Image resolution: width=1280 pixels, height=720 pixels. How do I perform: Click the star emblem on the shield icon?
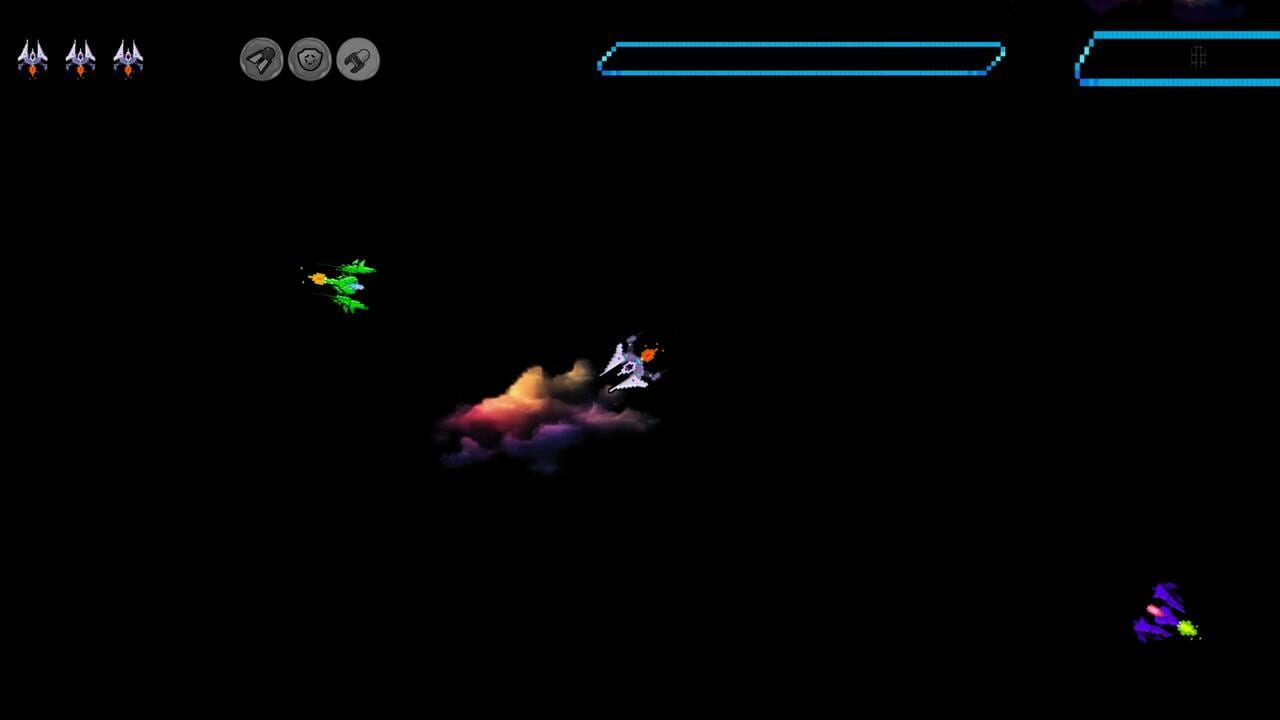pyautogui.click(x=311, y=58)
